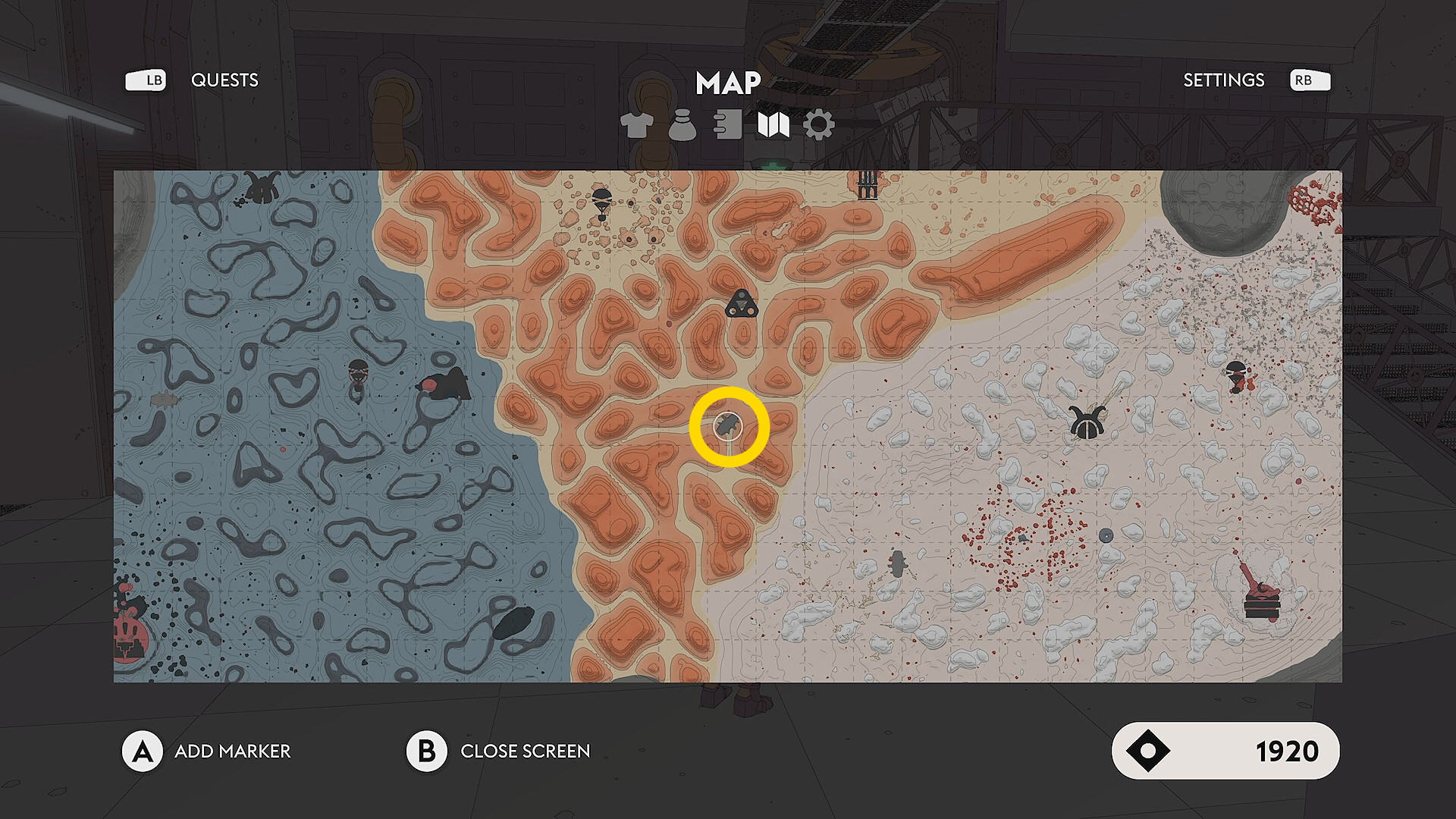
Task: Select the folded map tab icon
Action: [773, 125]
